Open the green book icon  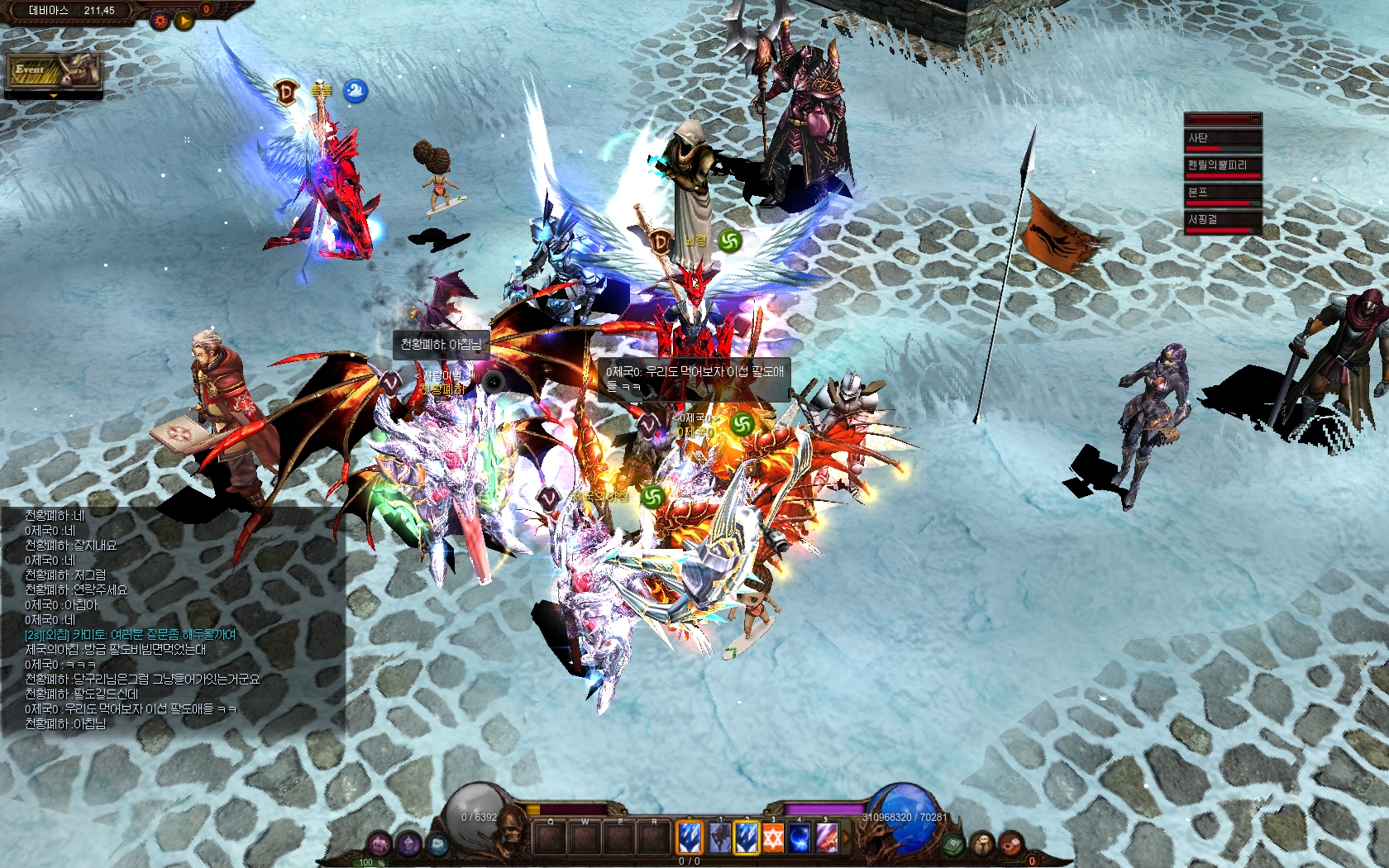pos(953,844)
